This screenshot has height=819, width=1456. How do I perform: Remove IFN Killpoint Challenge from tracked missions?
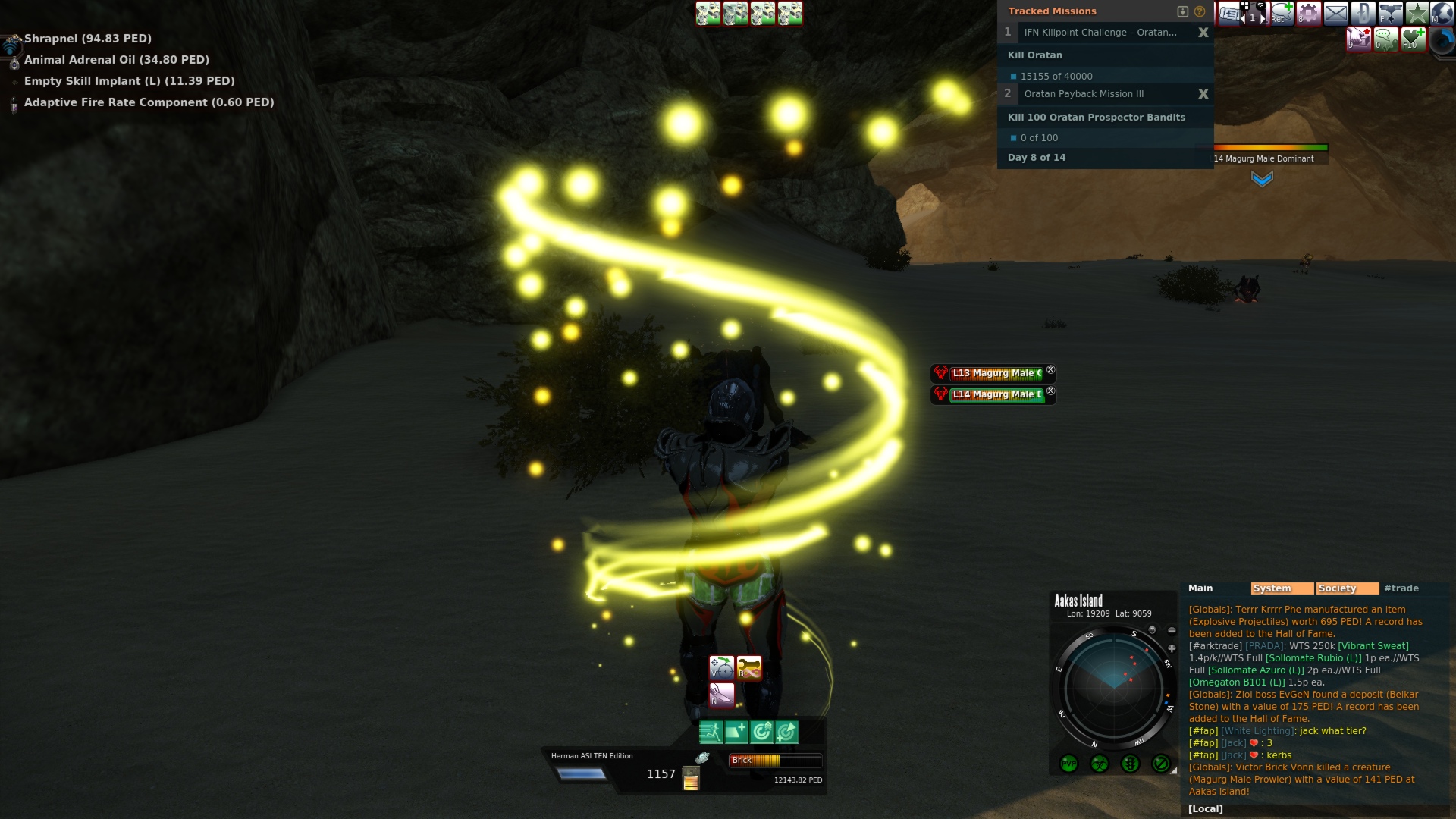[1203, 33]
